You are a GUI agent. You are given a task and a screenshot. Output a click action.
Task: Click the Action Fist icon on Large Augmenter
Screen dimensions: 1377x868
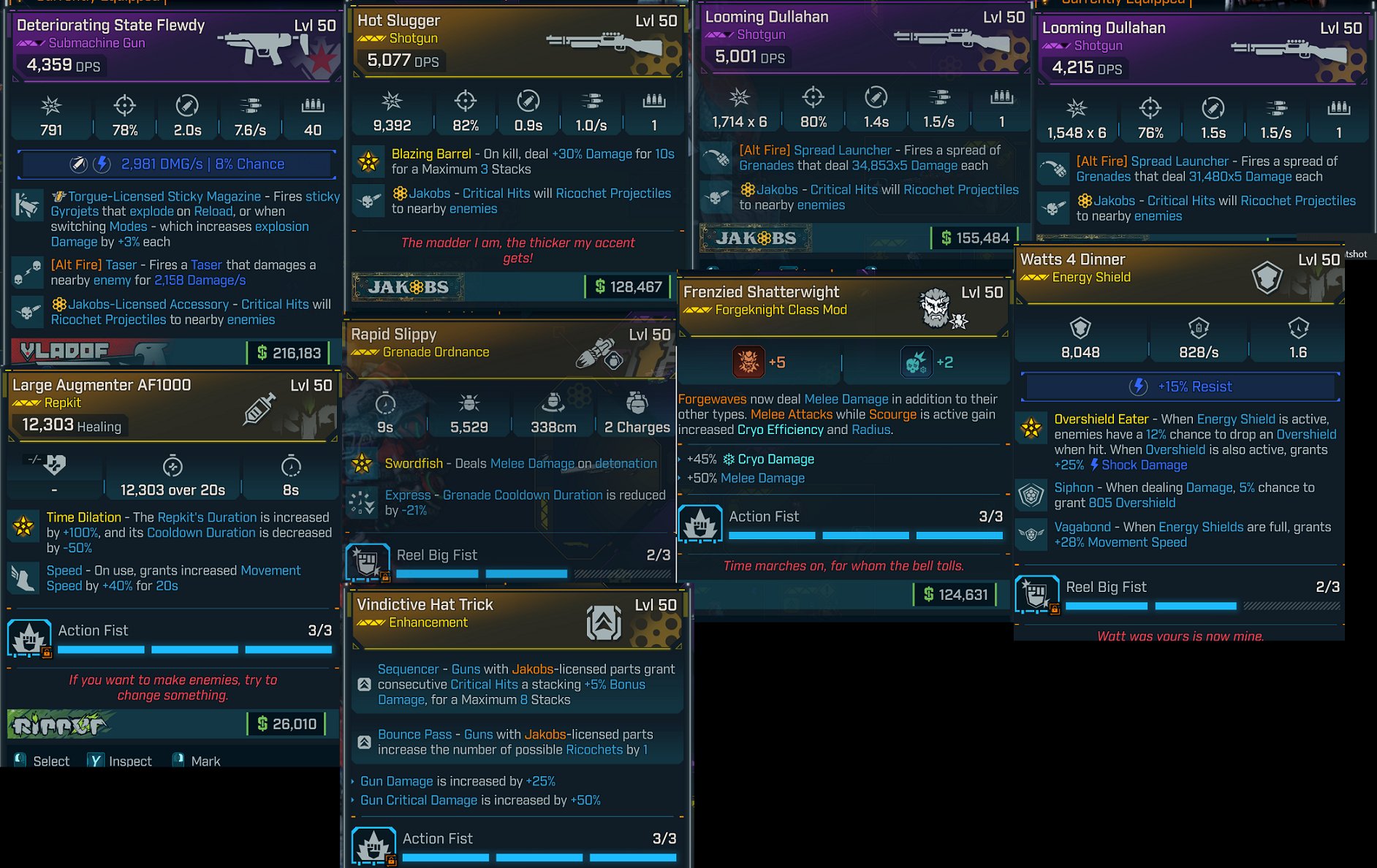pos(29,636)
